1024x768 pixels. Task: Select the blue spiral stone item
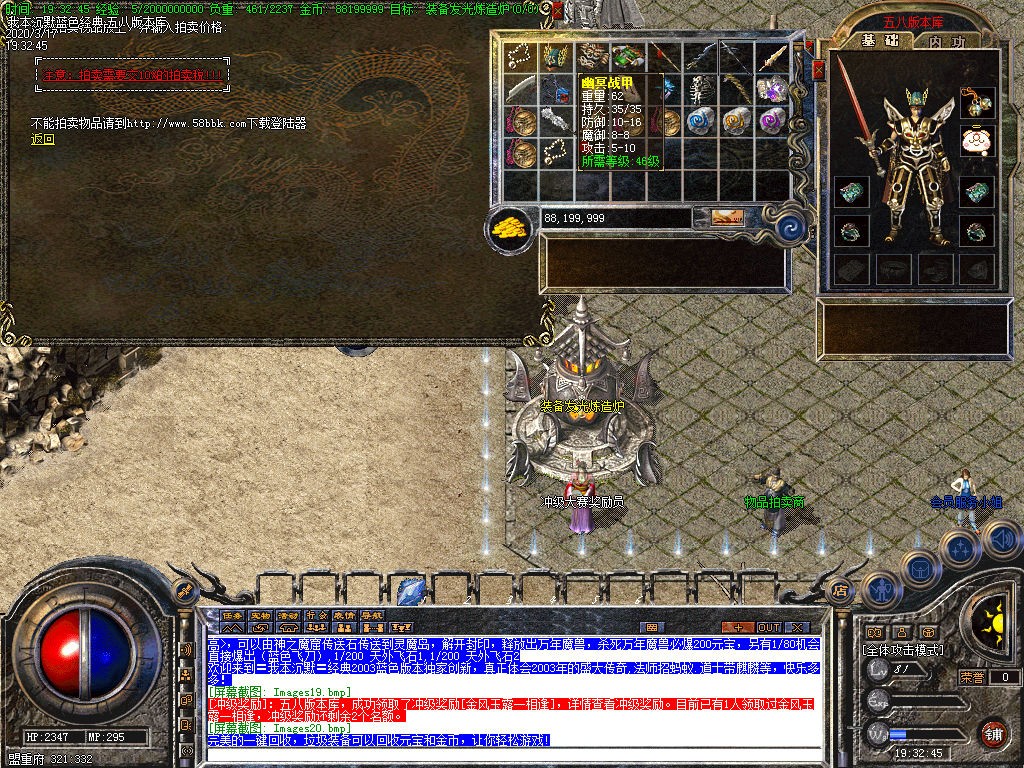(700, 120)
